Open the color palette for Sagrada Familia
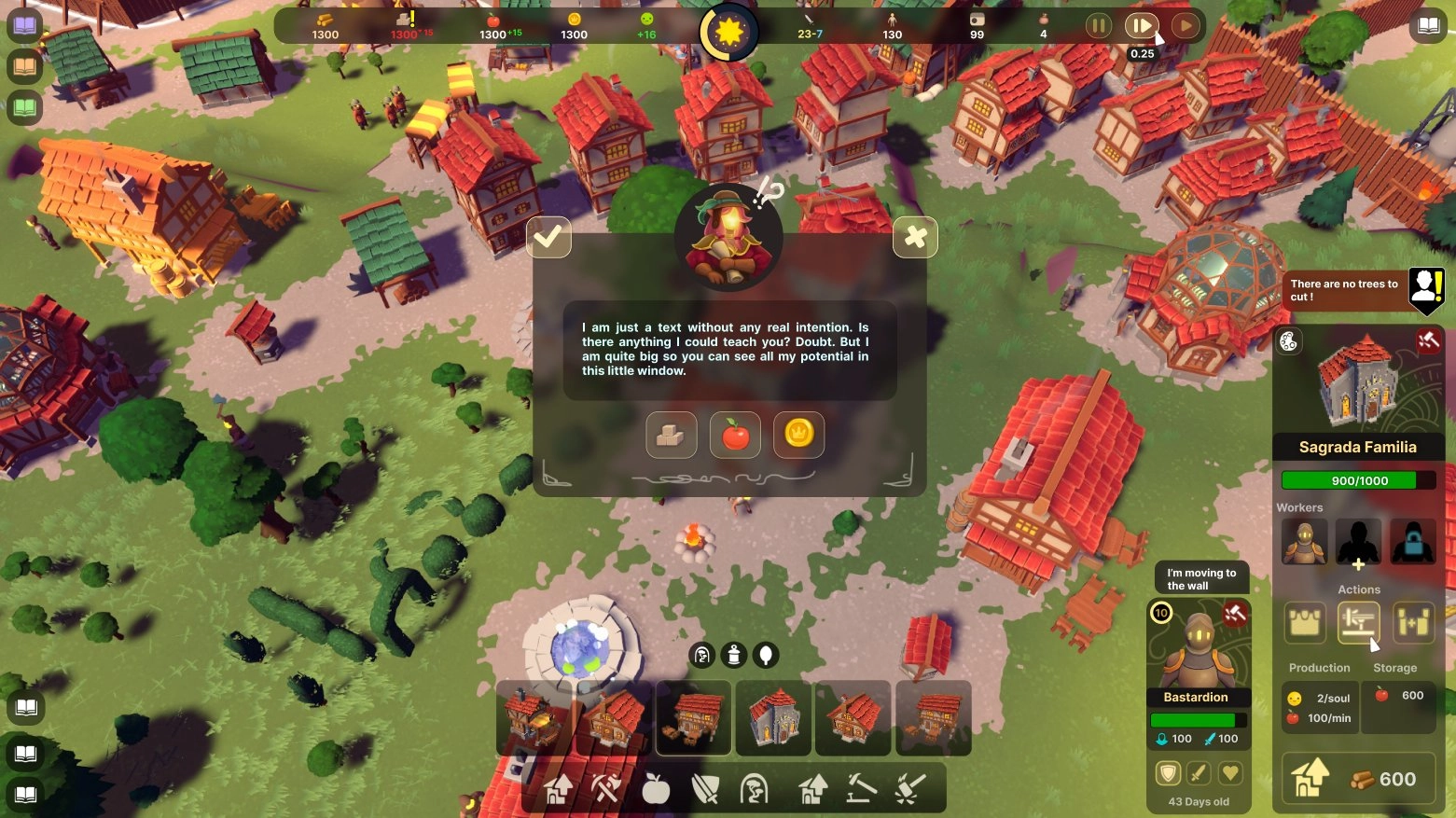The image size is (1456, 818). 1288,341
